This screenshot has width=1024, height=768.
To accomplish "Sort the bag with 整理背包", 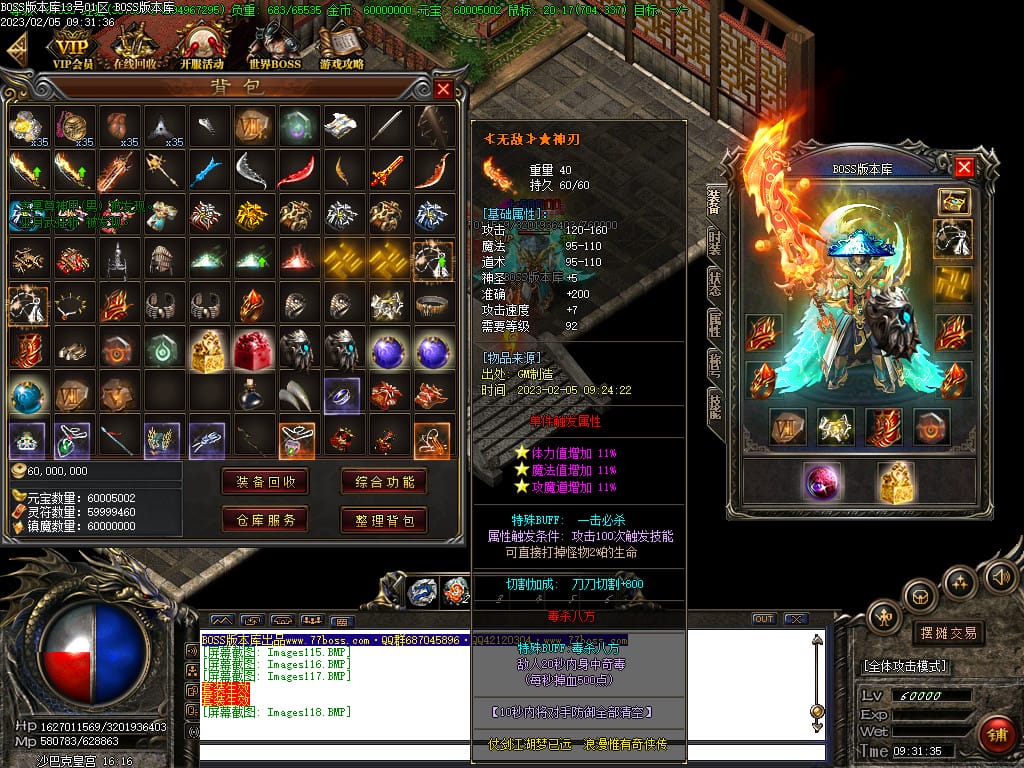I will [x=384, y=520].
